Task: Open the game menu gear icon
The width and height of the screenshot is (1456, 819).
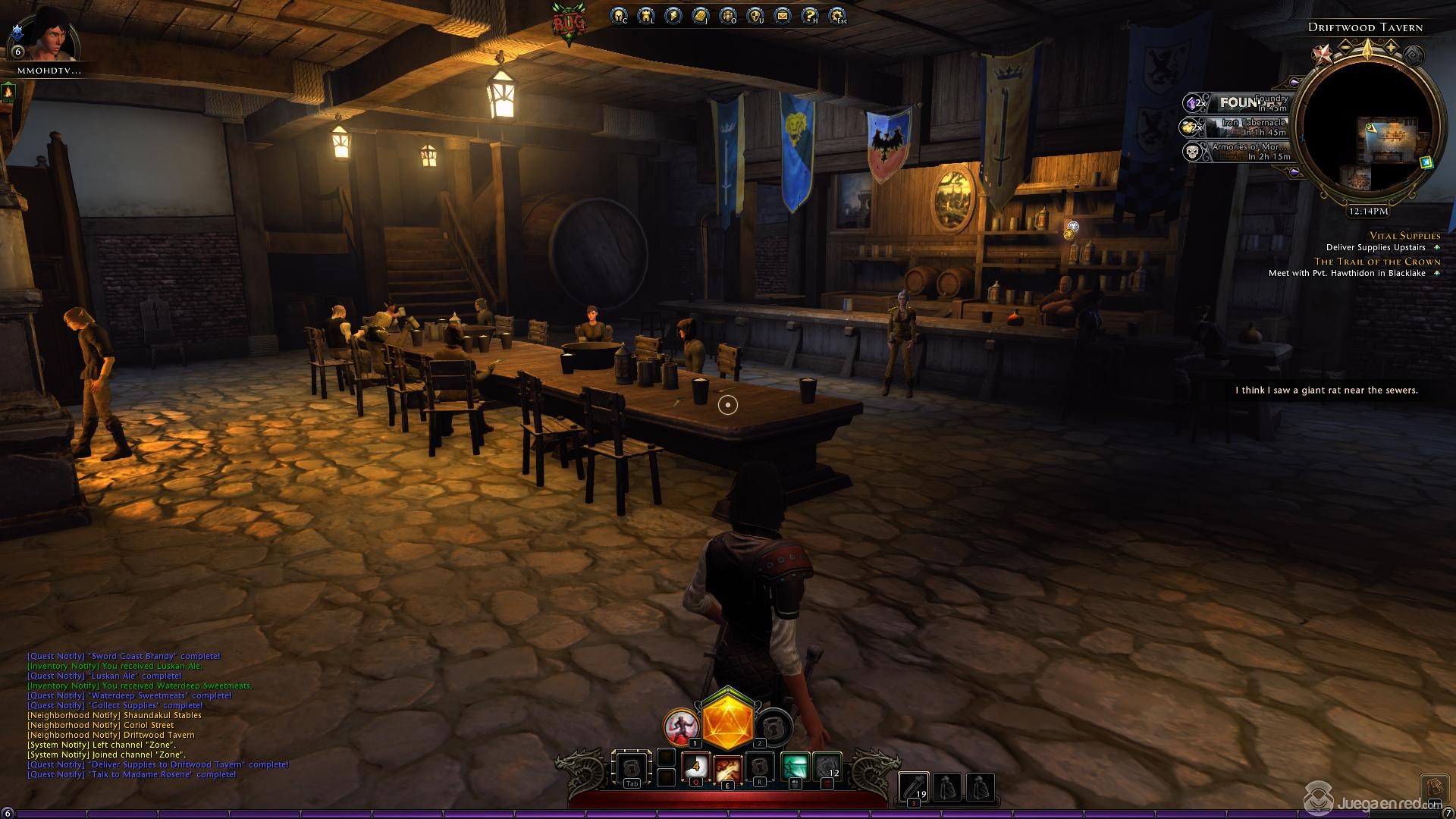Action: click(836, 15)
